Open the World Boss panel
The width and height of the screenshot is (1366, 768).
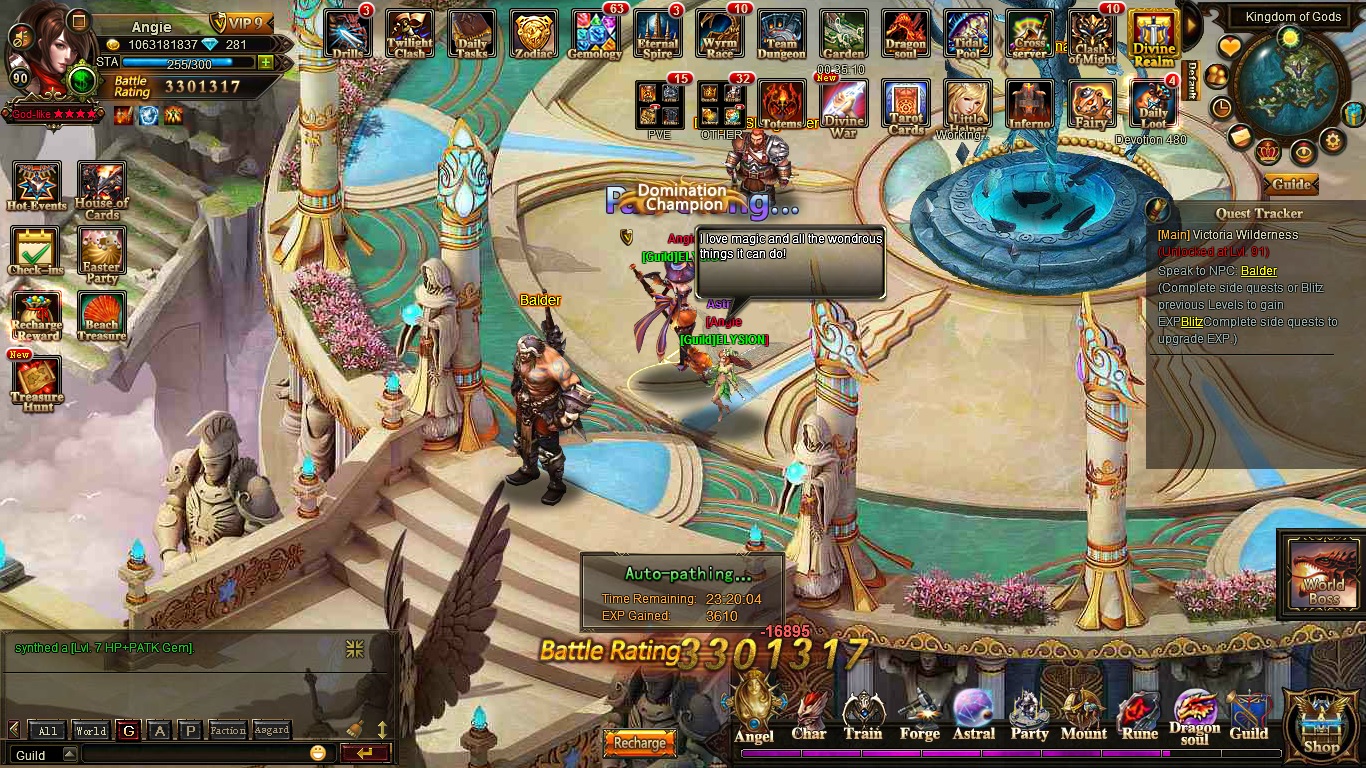[x=1323, y=575]
